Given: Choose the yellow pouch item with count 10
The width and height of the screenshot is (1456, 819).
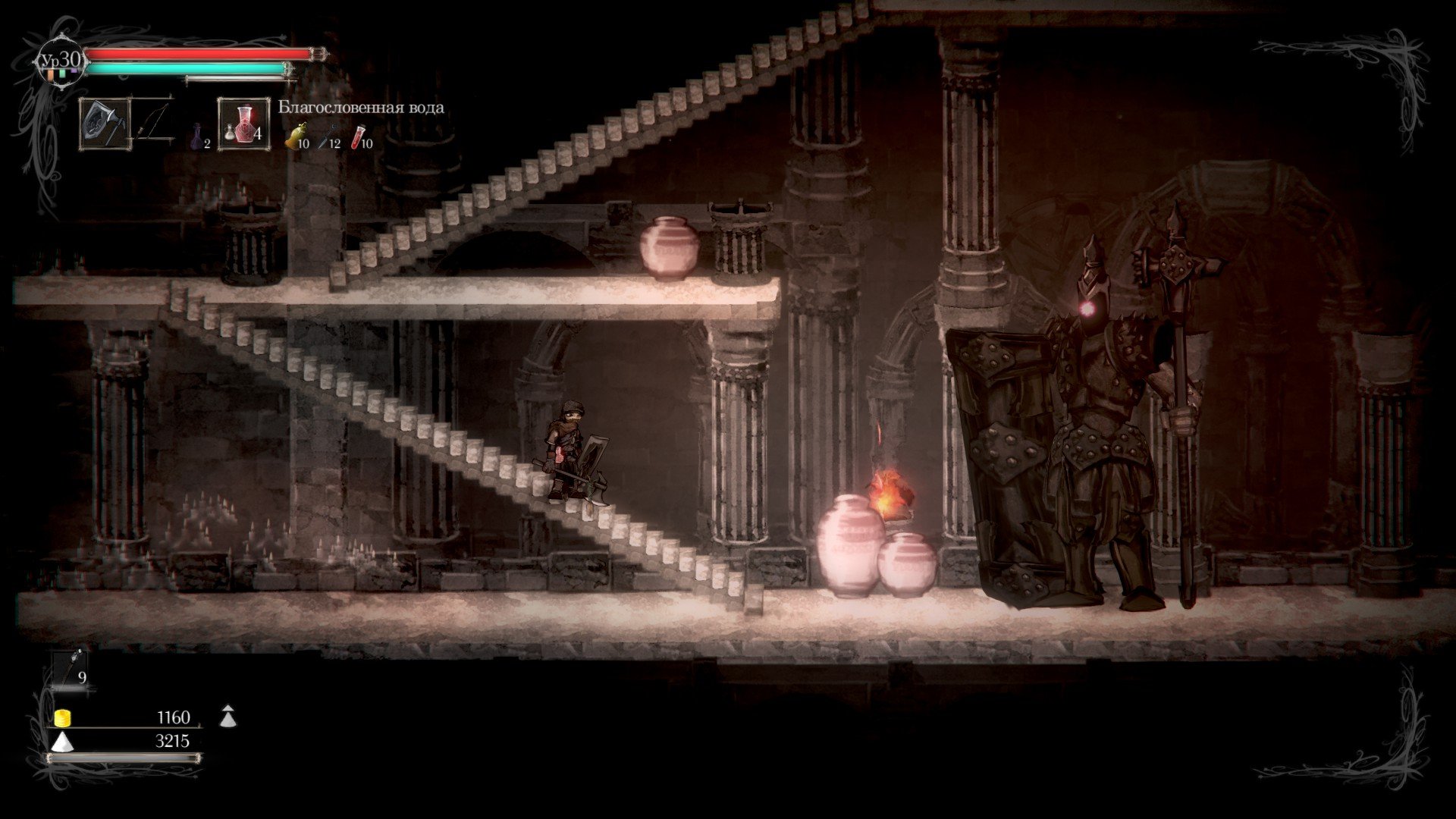Looking at the screenshot, I should point(294,137).
